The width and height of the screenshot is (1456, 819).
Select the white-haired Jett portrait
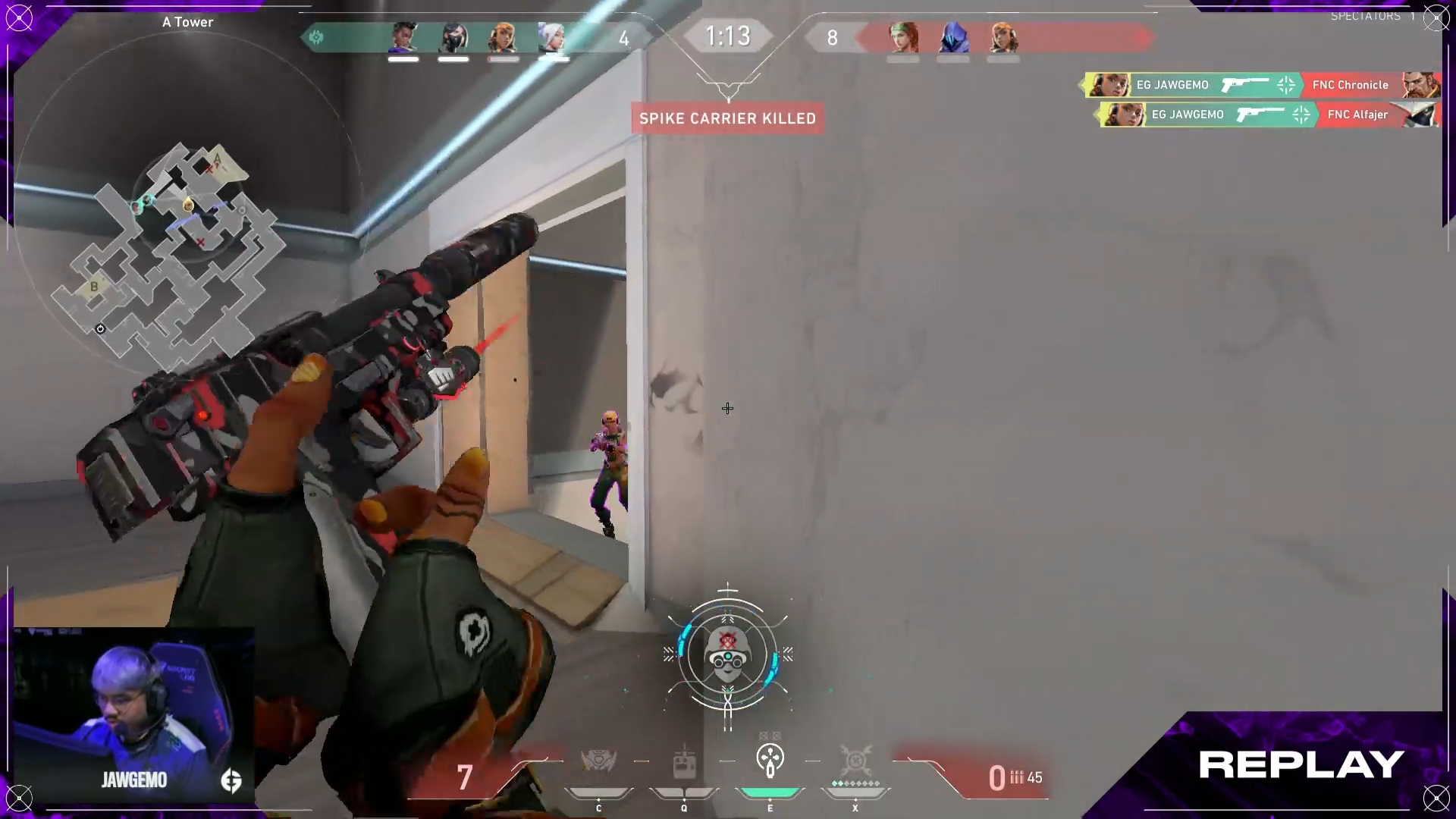pos(553,38)
